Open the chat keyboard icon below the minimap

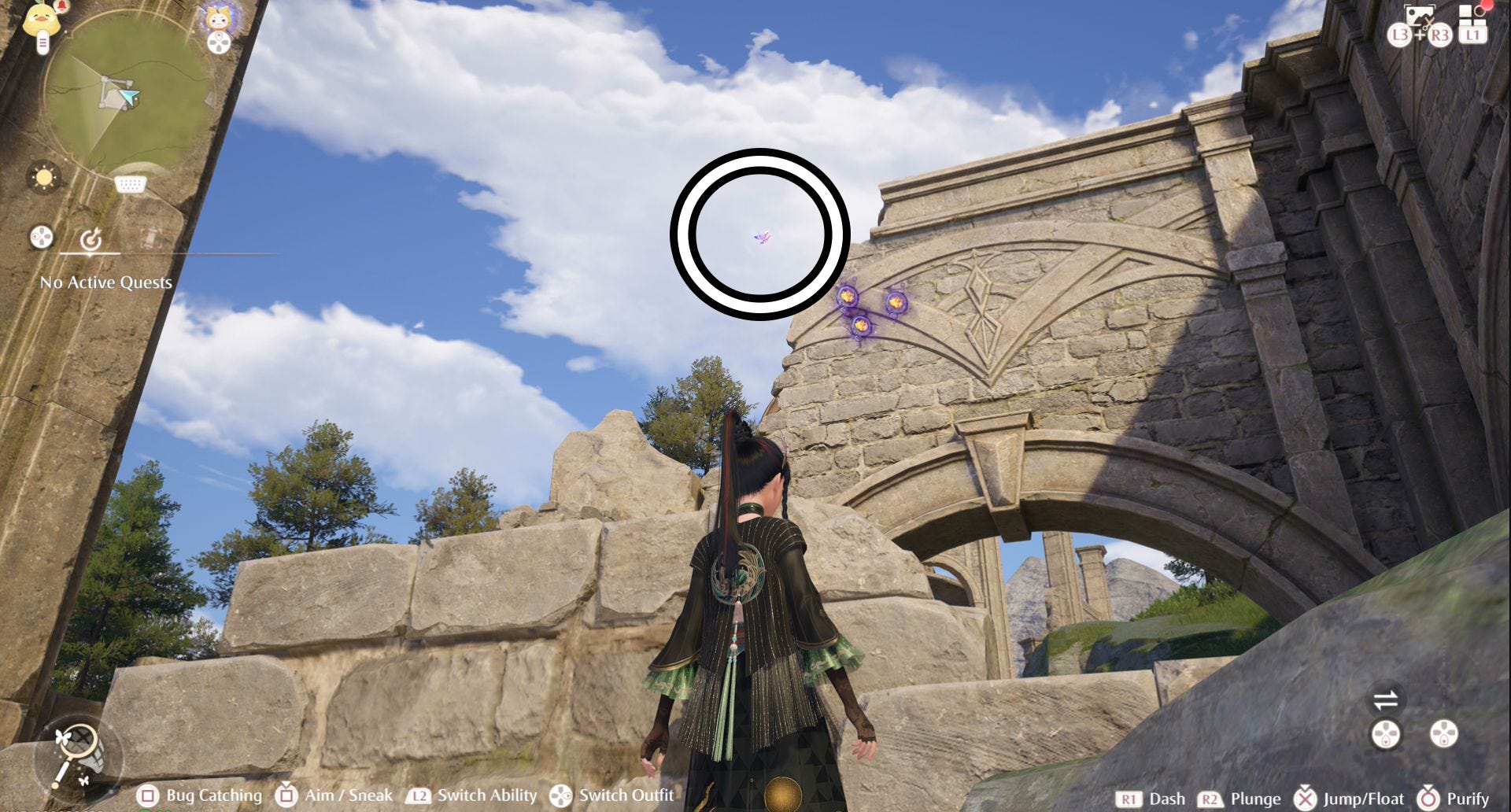pyautogui.click(x=130, y=185)
